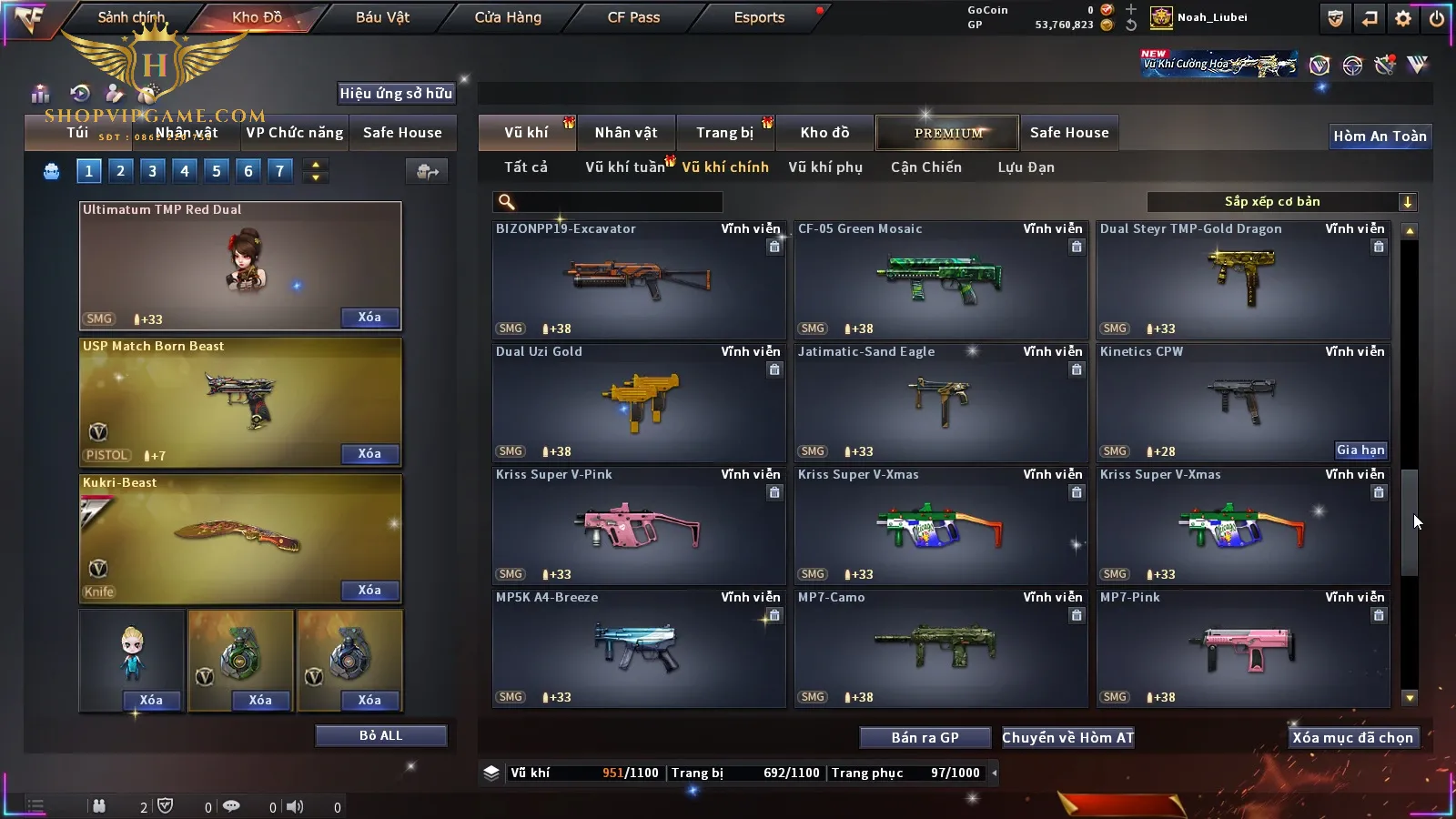
Task: Remove all with Bỏ ALL button
Action: (380, 735)
